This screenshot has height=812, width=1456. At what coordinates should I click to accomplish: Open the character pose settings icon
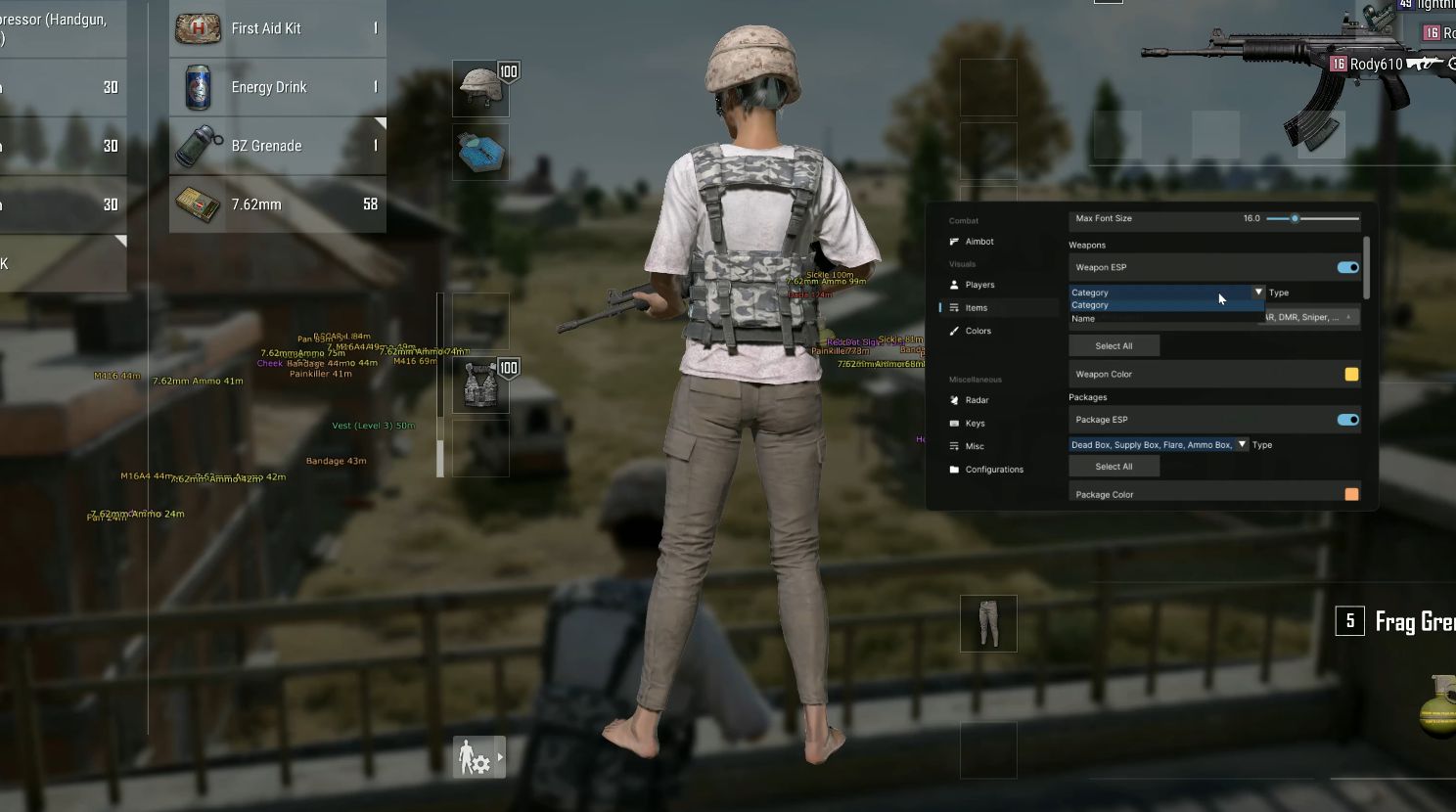[x=478, y=757]
